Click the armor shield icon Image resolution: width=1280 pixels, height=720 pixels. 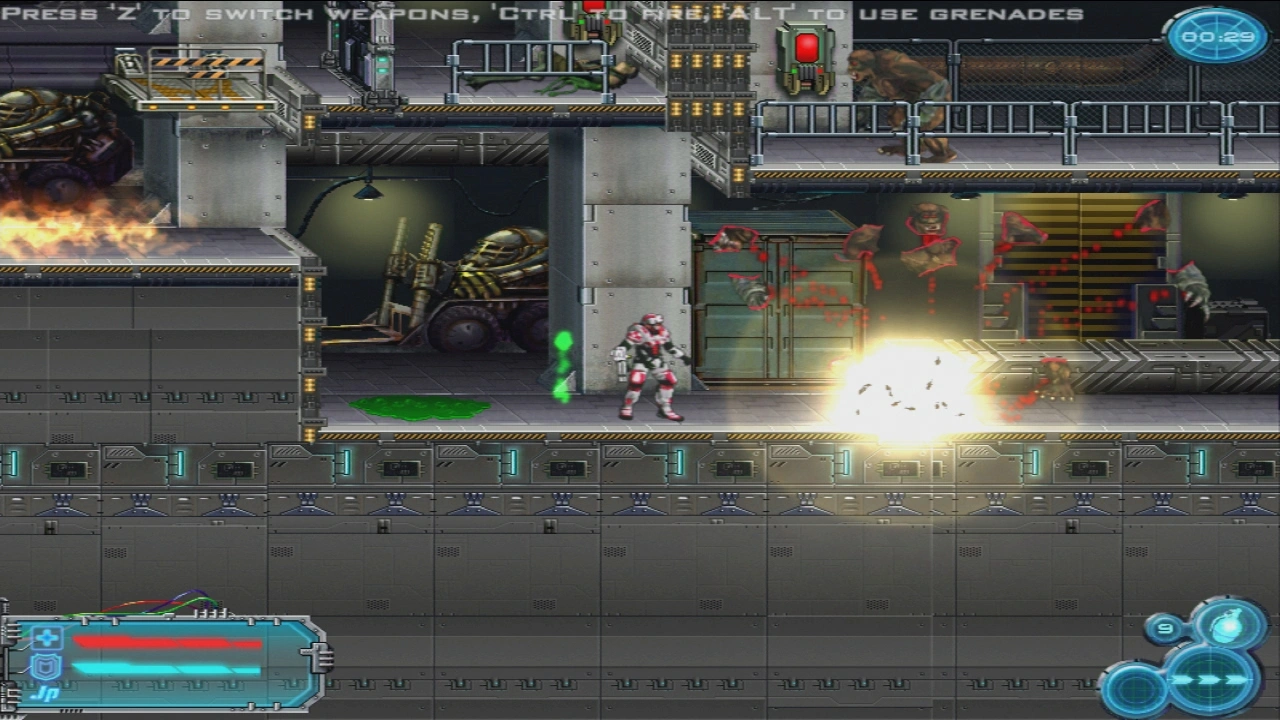click(47, 667)
